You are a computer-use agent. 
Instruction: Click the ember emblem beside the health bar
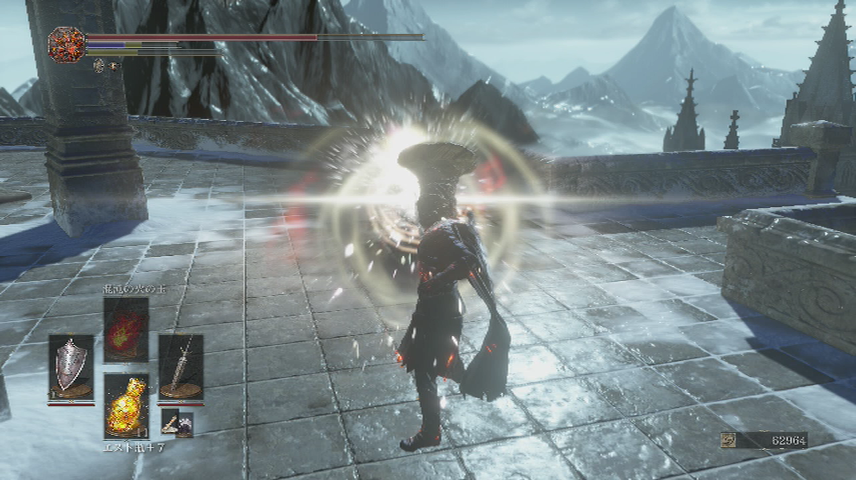(x=66, y=44)
